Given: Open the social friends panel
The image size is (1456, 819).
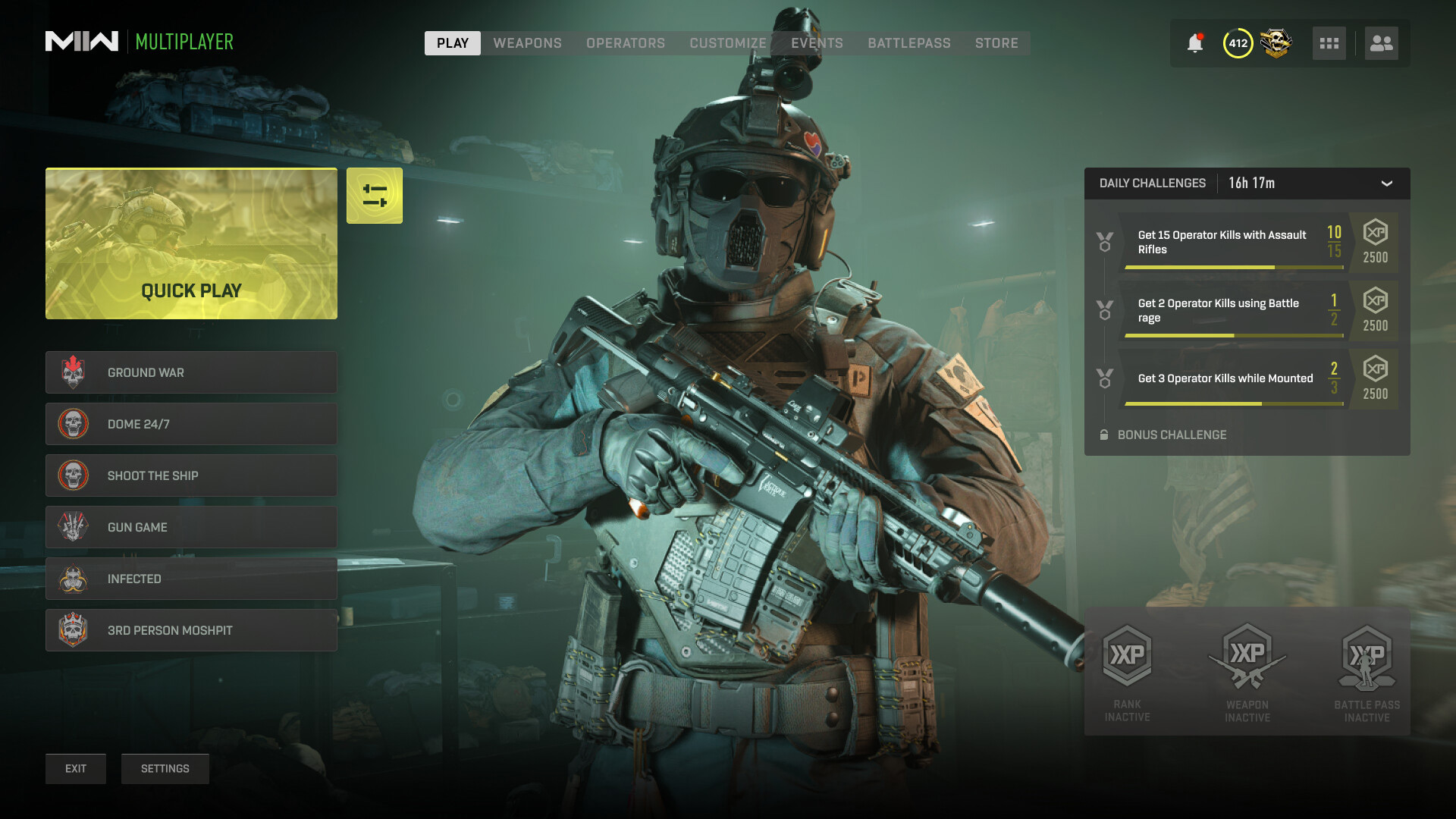Looking at the screenshot, I should (x=1381, y=43).
